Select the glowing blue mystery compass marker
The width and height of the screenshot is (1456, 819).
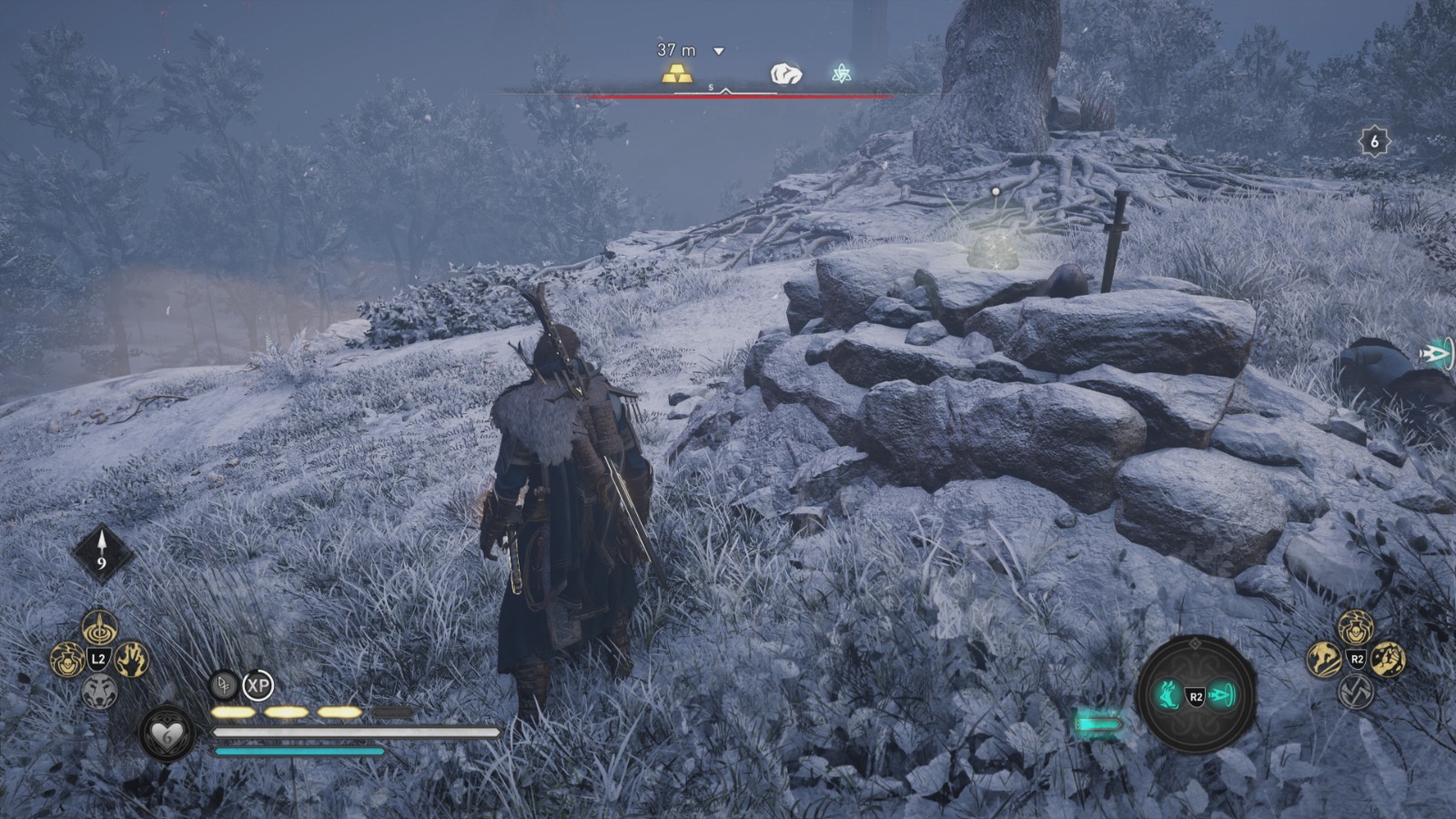tap(842, 74)
